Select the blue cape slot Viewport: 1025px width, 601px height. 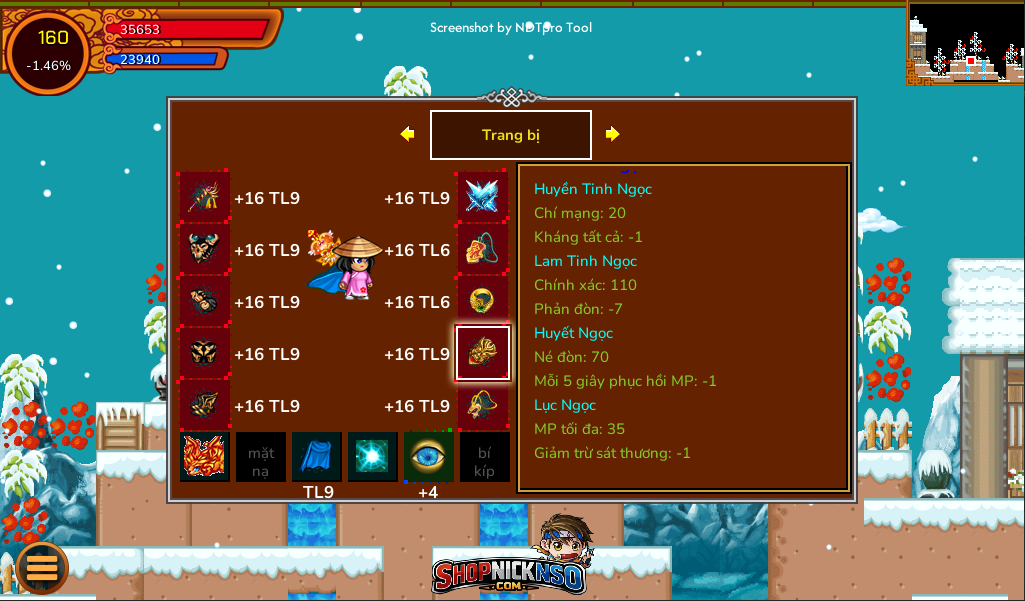click(x=317, y=457)
